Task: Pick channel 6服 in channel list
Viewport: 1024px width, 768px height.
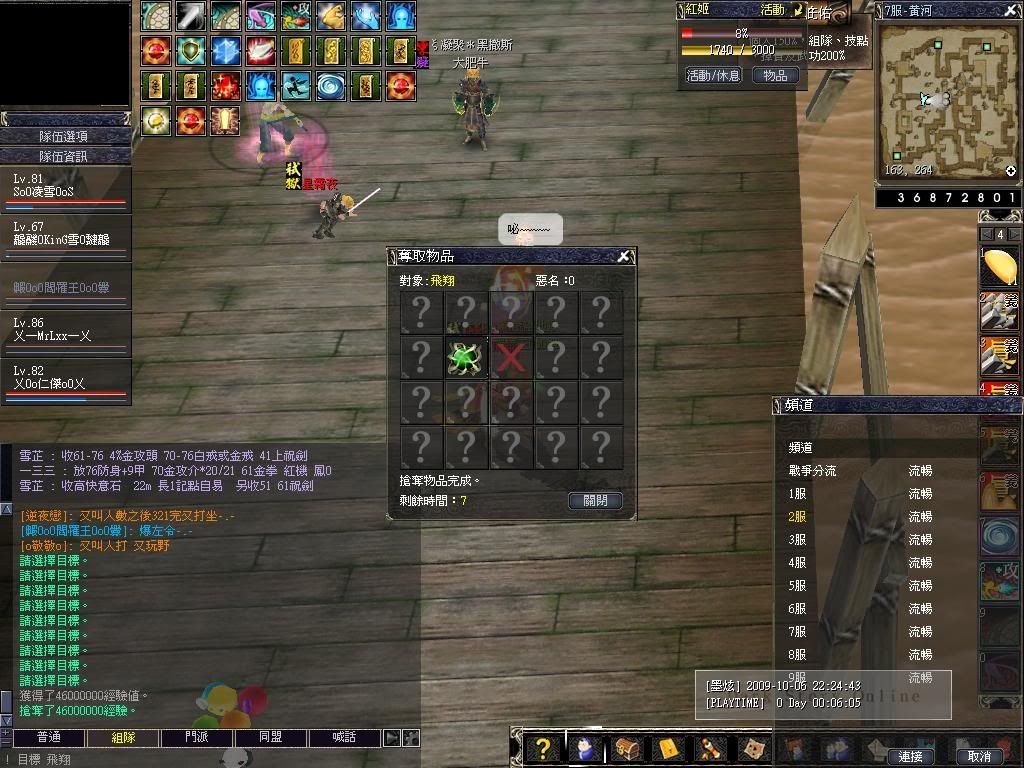Action: (x=798, y=609)
